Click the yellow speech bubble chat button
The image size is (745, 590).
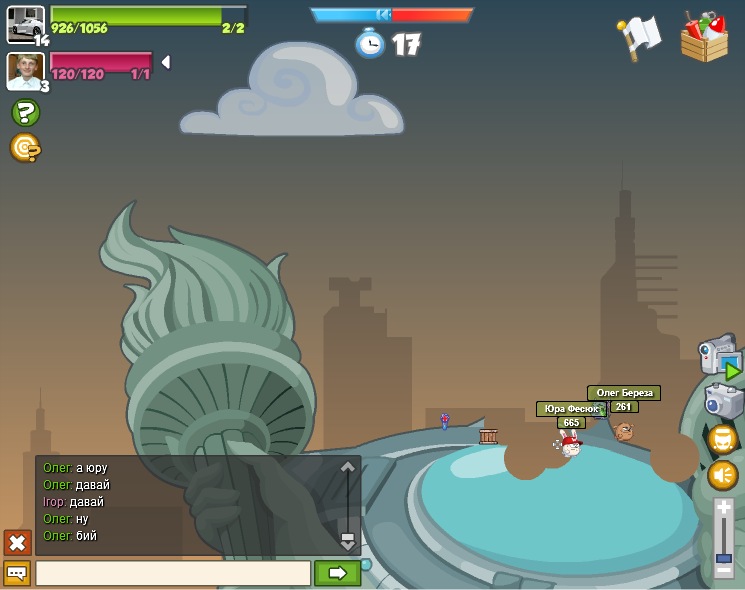(17, 573)
